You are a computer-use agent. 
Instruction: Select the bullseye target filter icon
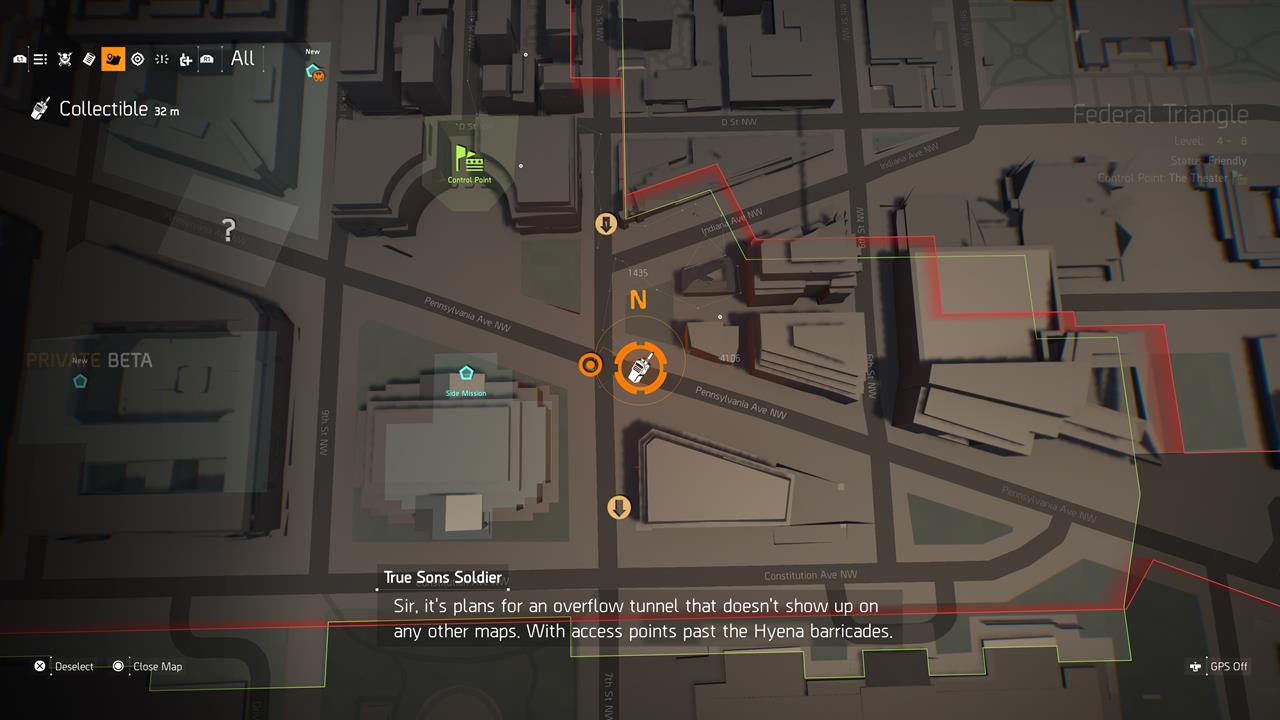(x=138, y=59)
